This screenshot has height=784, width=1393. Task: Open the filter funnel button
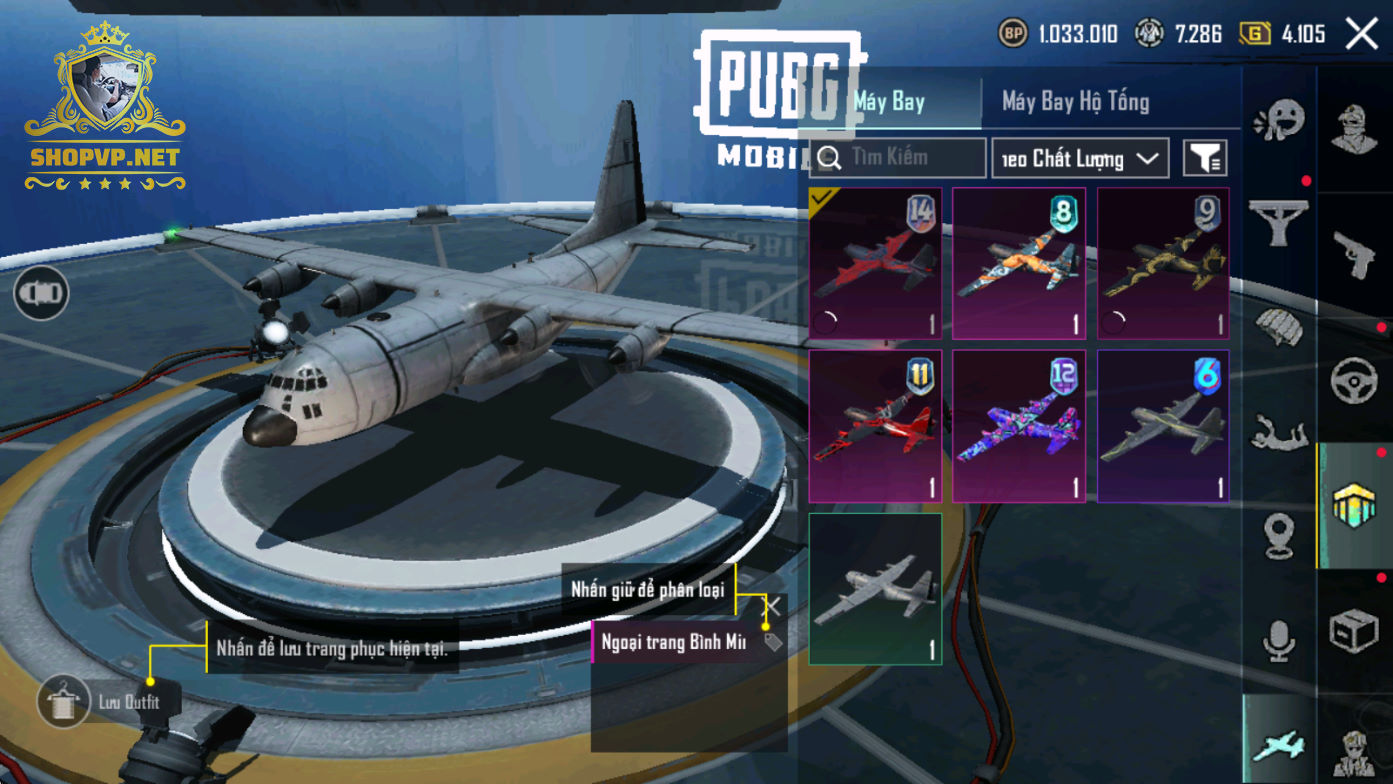click(x=1205, y=158)
